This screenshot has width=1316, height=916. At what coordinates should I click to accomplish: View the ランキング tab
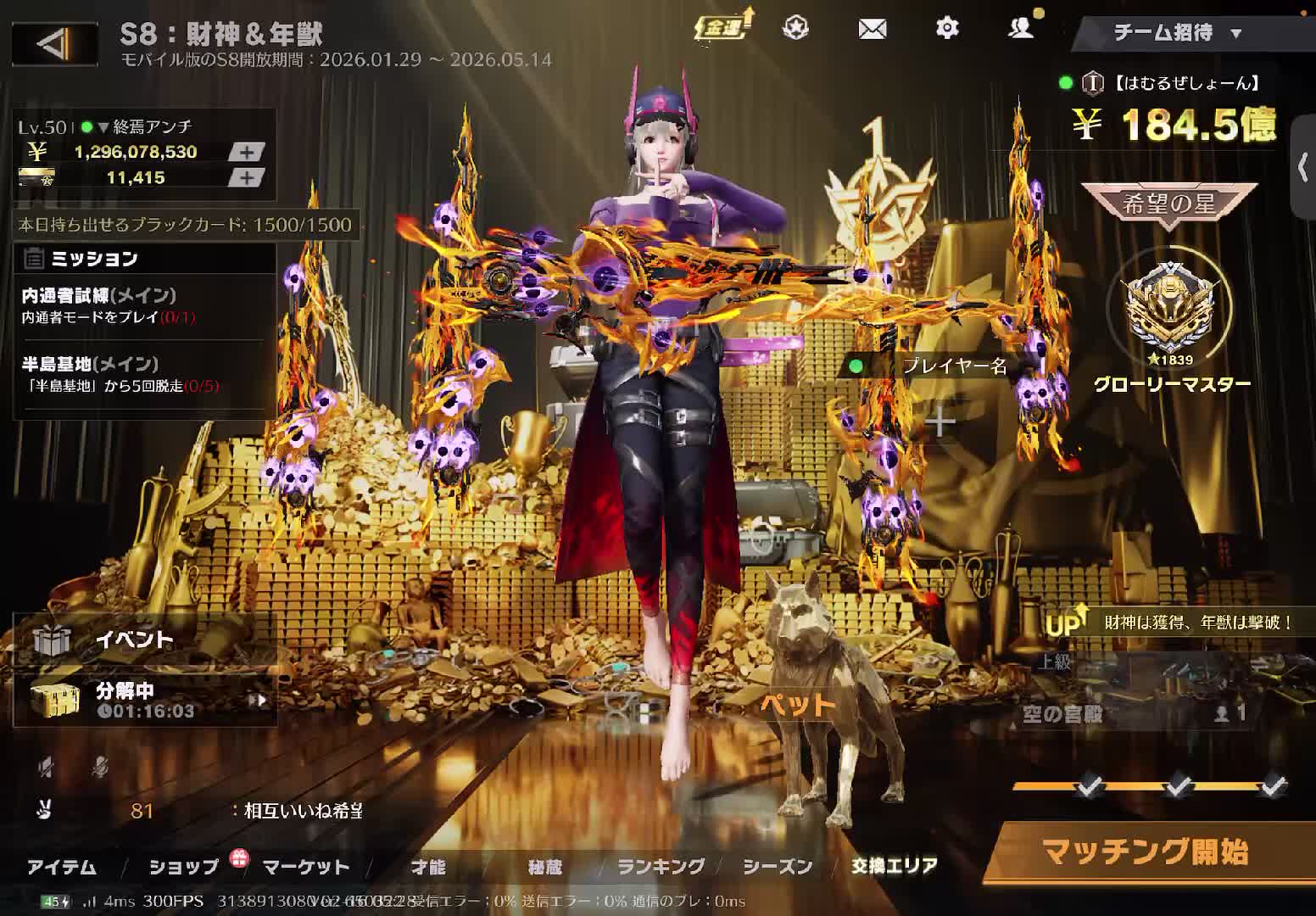pyautogui.click(x=661, y=867)
